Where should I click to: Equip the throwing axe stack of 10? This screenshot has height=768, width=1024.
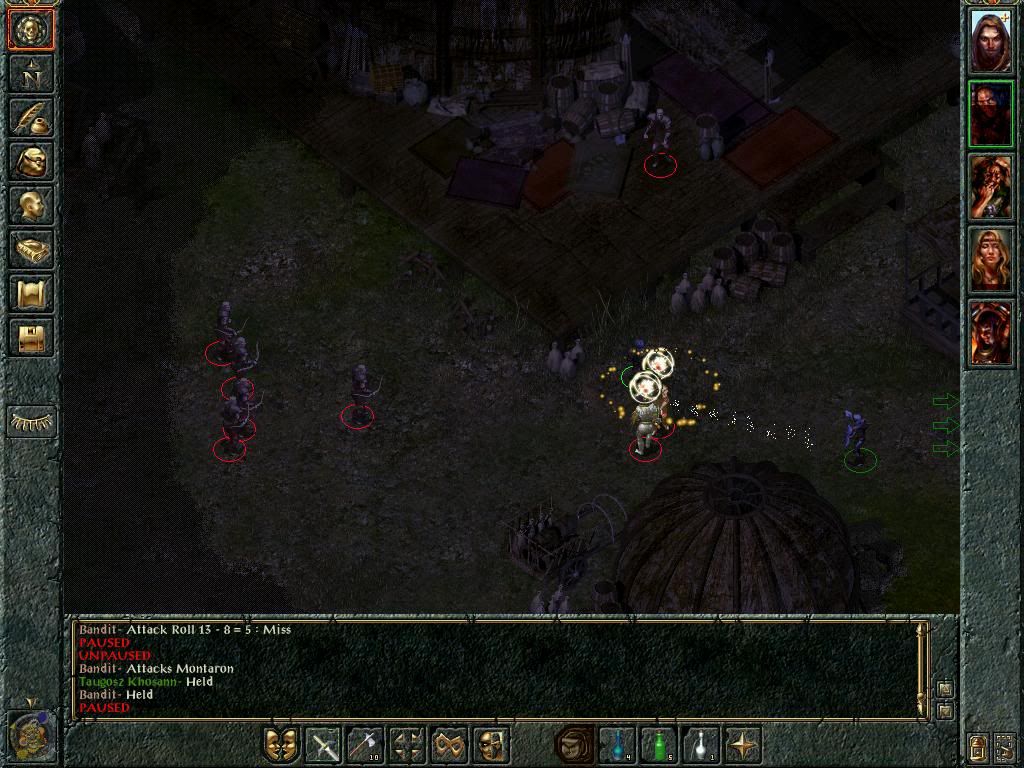pyautogui.click(x=366, y=745)
